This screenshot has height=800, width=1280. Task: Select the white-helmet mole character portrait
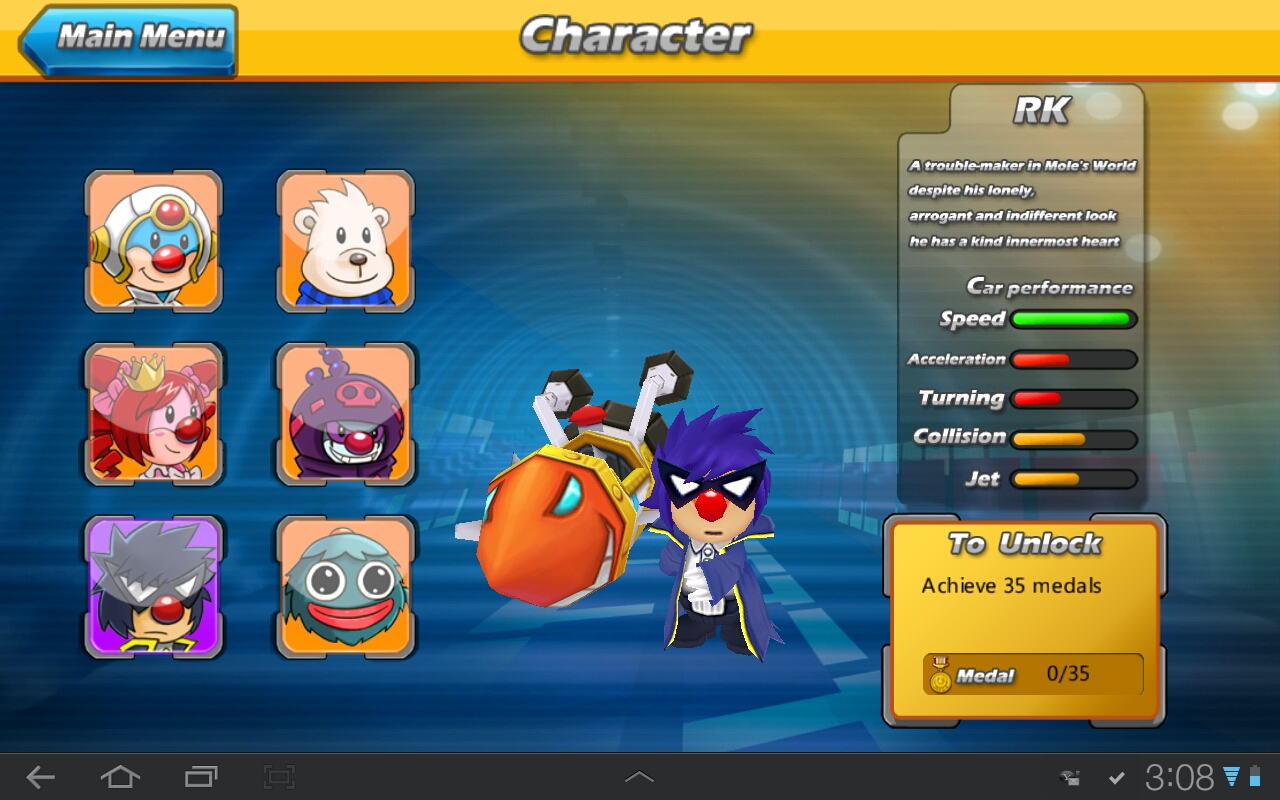pos(154,241)
